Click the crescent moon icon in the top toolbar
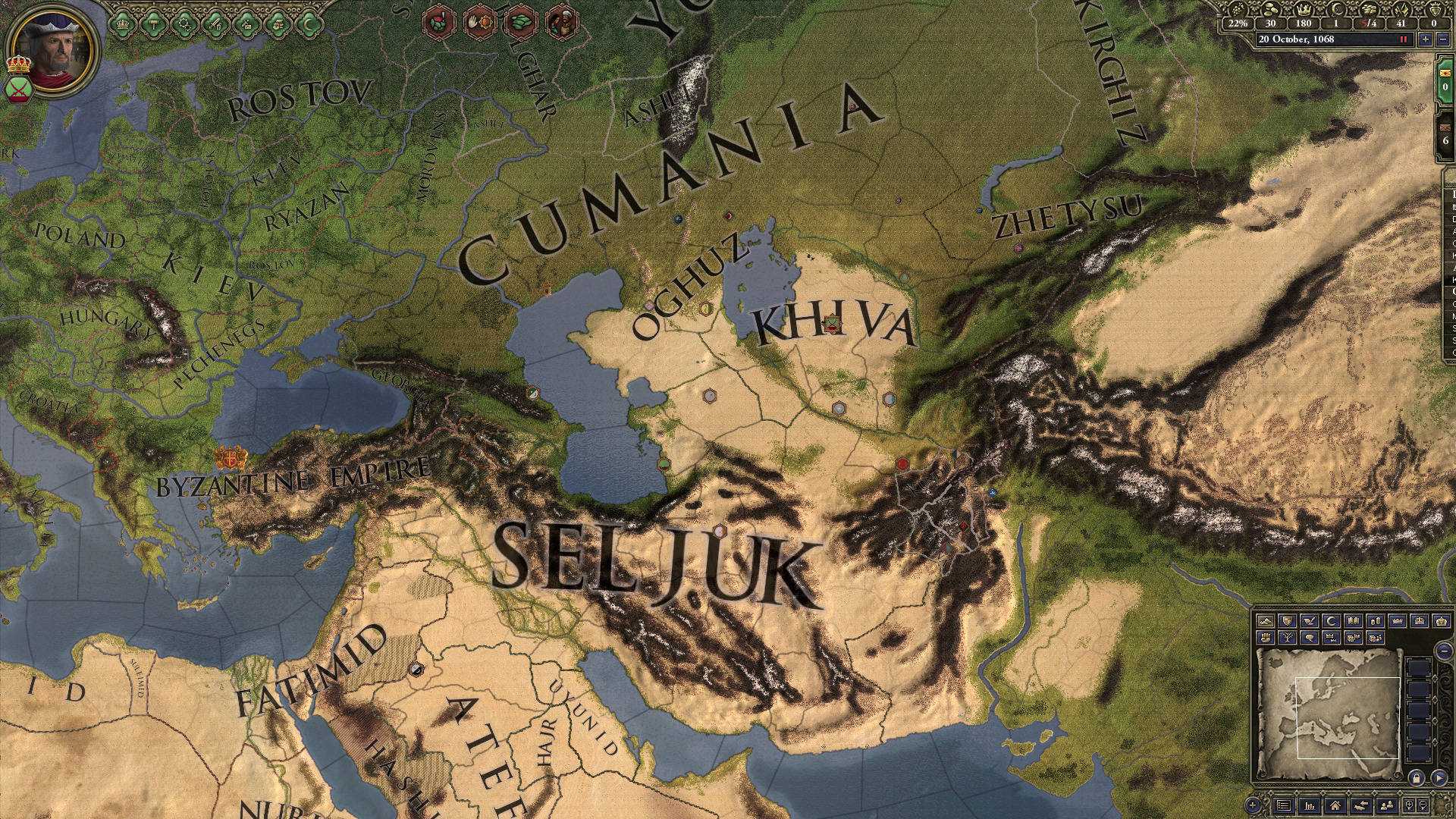 [307, 22]
